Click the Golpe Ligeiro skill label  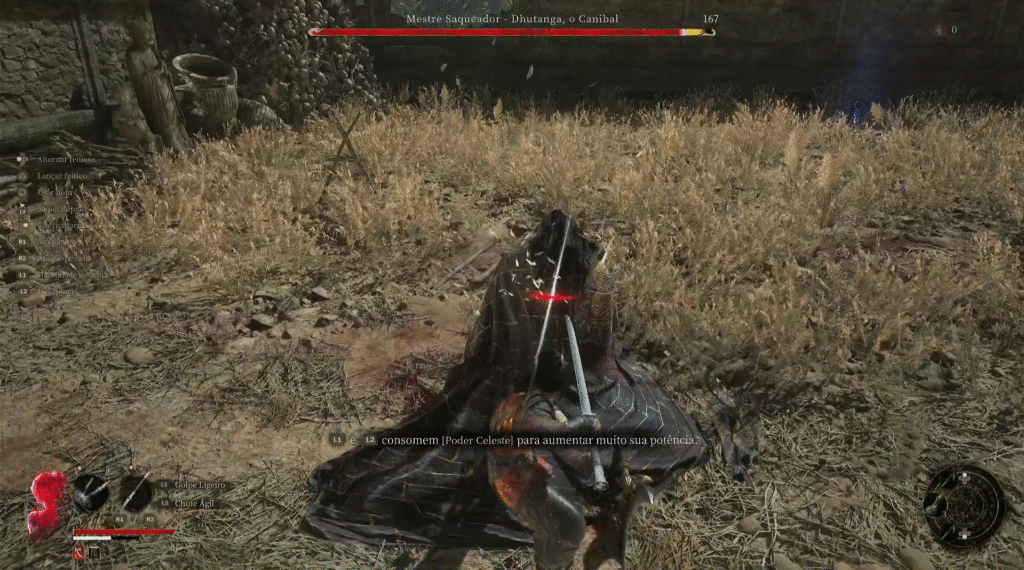(x=200, y=485)
